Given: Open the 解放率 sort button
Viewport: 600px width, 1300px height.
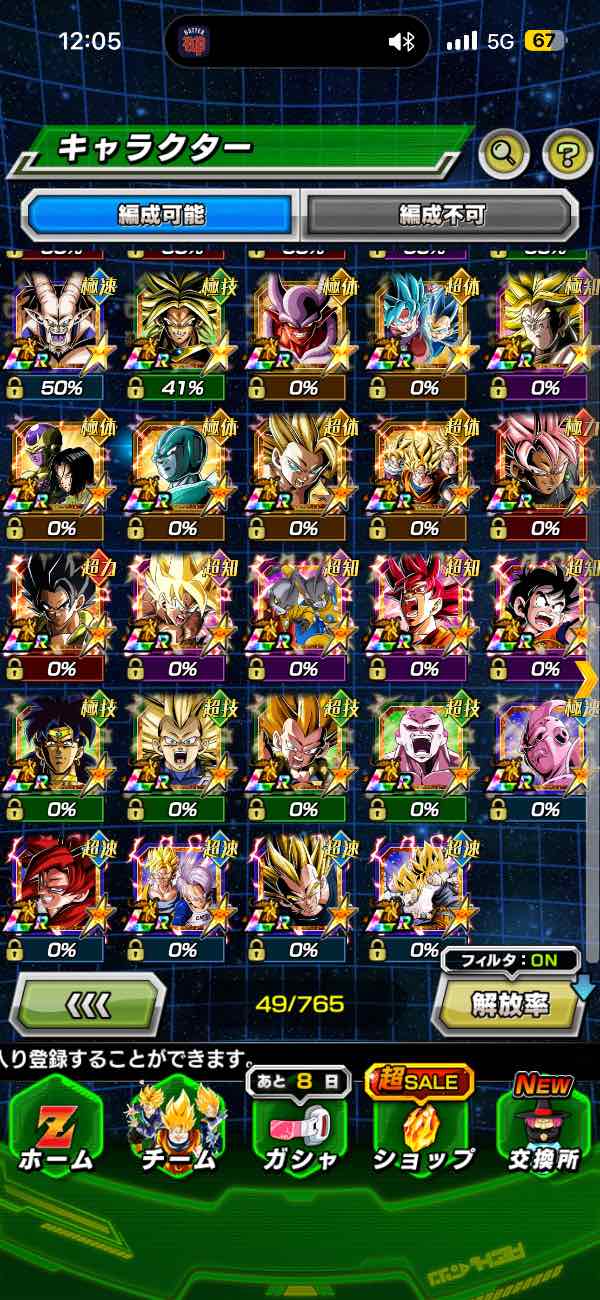Looking at the screenshot, I should [508, 1005].
